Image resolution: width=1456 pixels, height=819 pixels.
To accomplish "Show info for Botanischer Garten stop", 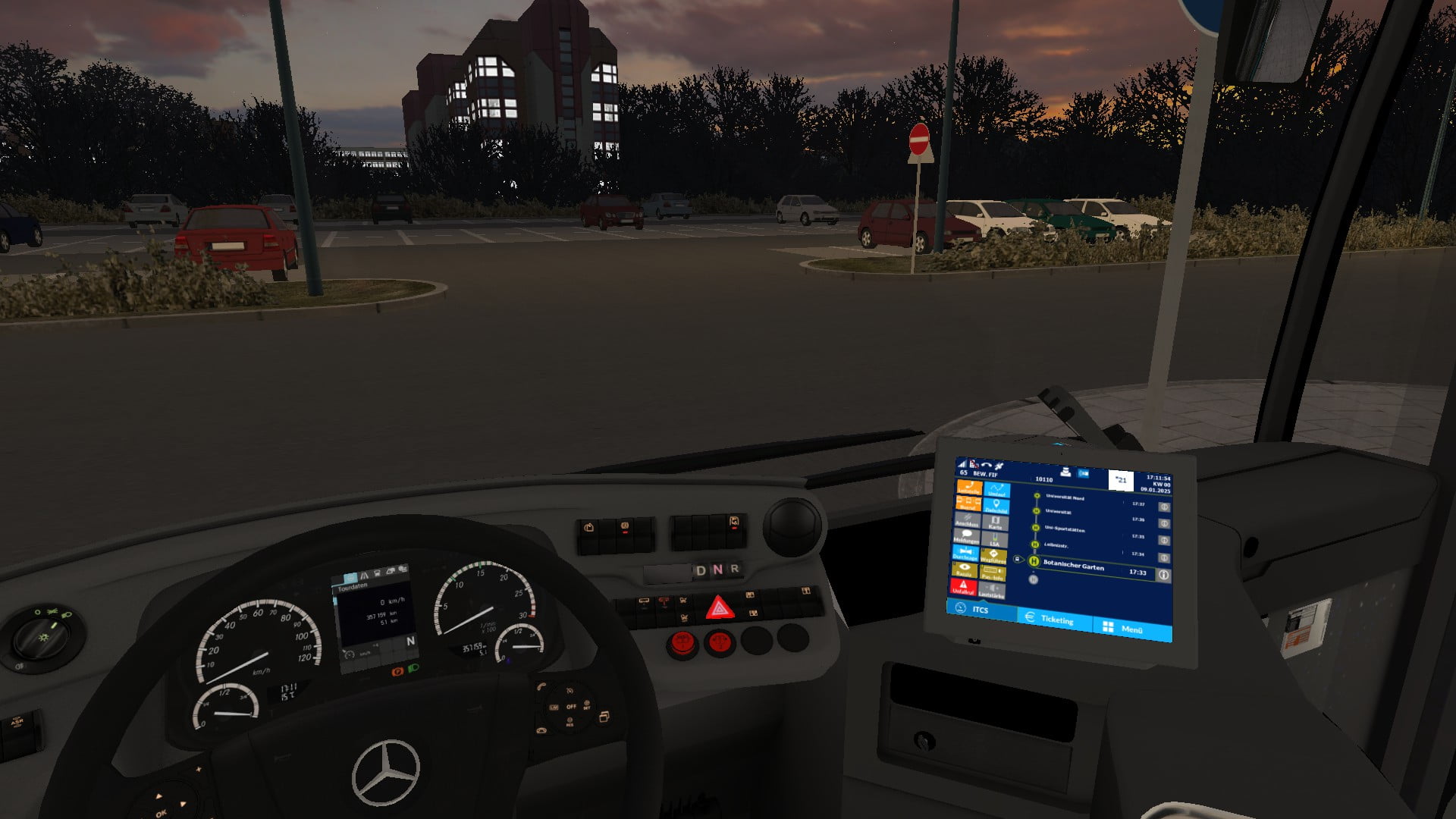I will 1163,575.
